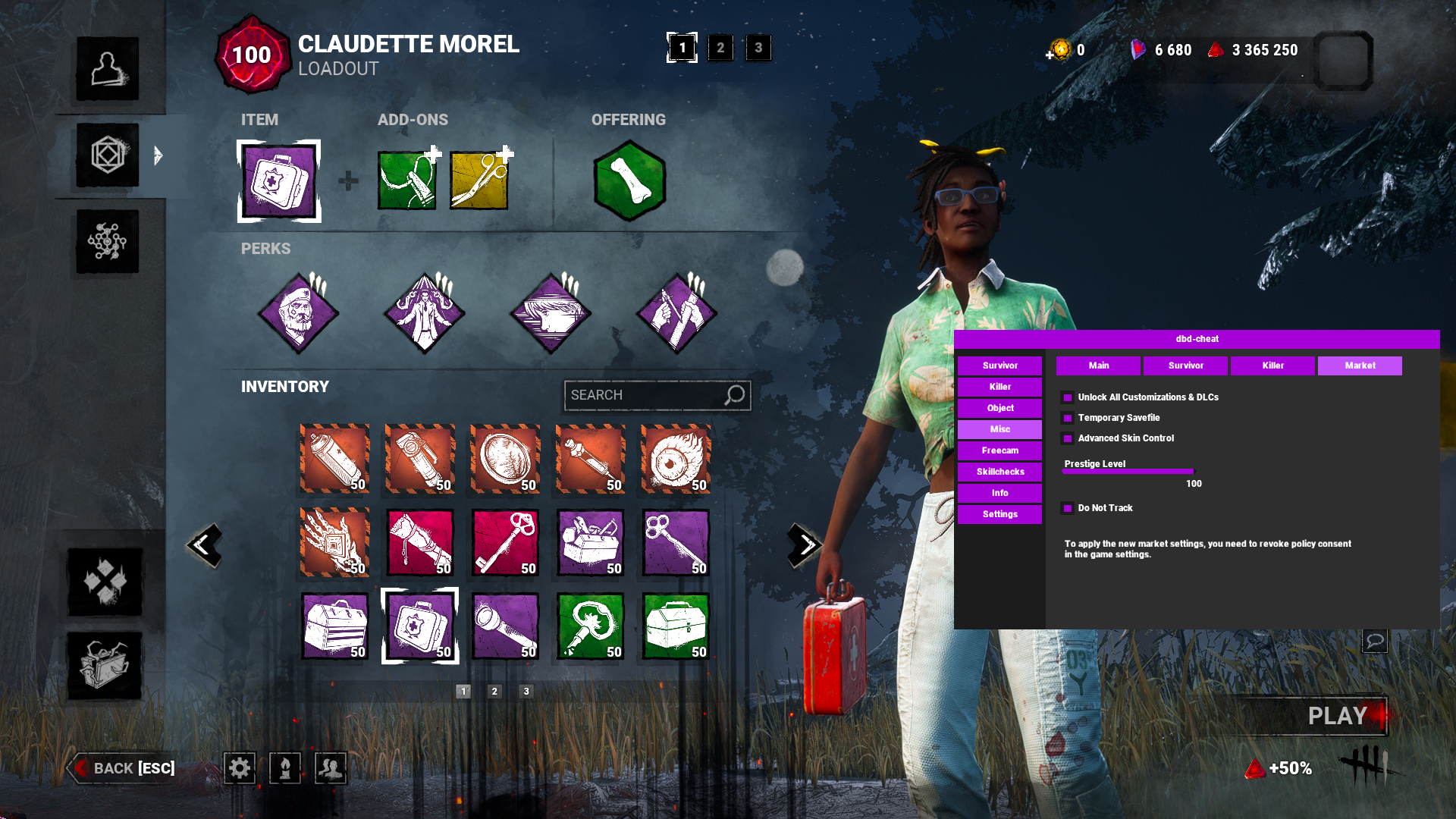Select the yellow scissors add-on slot
The image size is (1456, 819).
[x=479, y=180]
